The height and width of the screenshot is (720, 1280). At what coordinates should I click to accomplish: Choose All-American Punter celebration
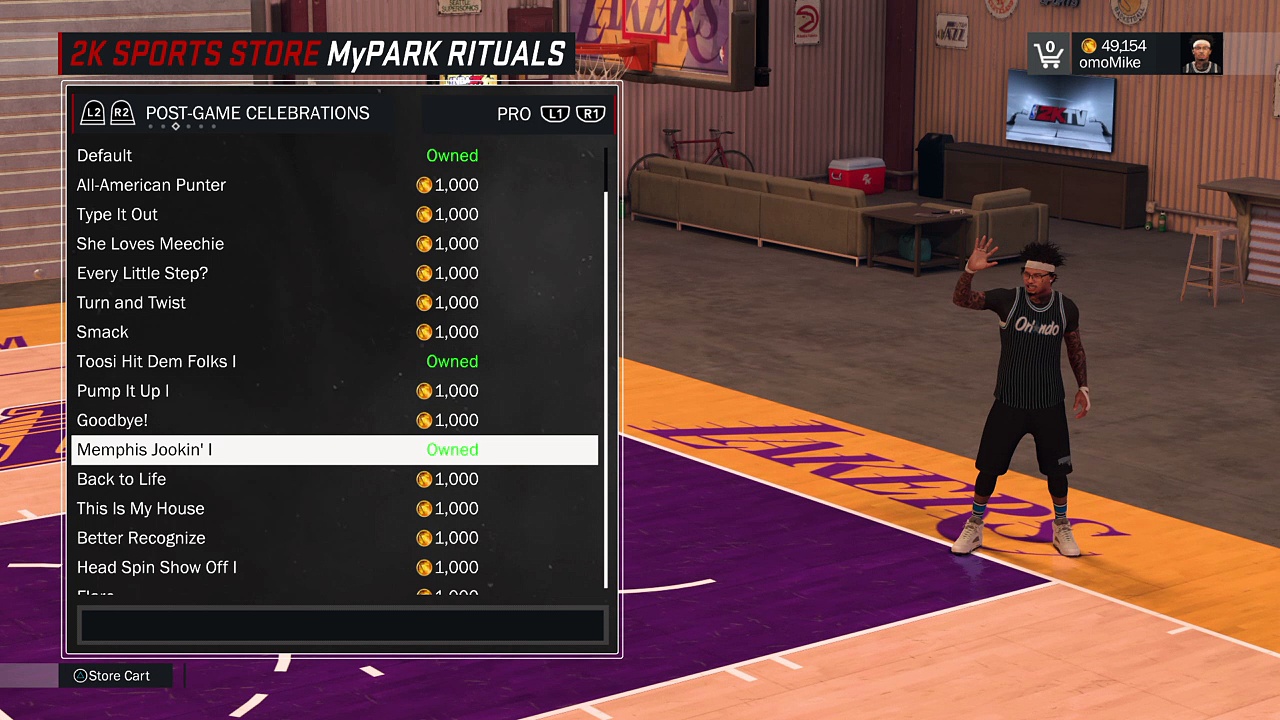[x=151, y=185]
